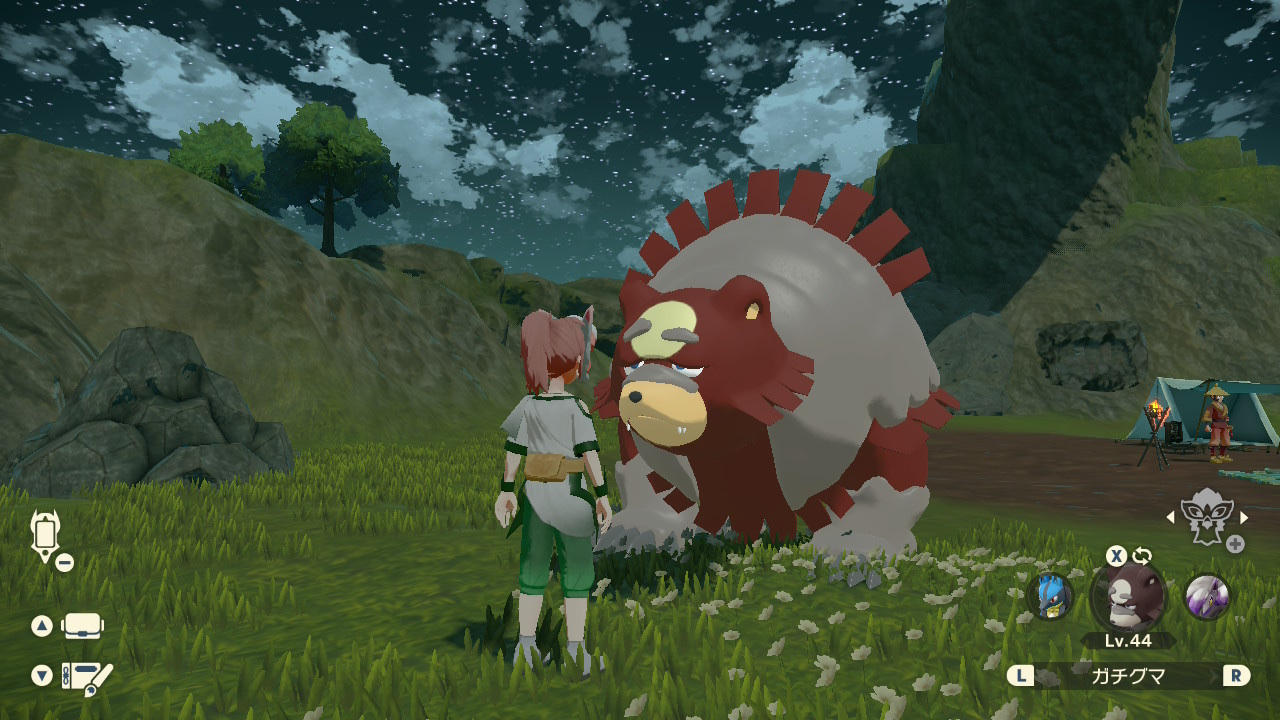Open the satchel bag icon
The width and height of the screenshot is (1280, 720).
coord(84,626)
